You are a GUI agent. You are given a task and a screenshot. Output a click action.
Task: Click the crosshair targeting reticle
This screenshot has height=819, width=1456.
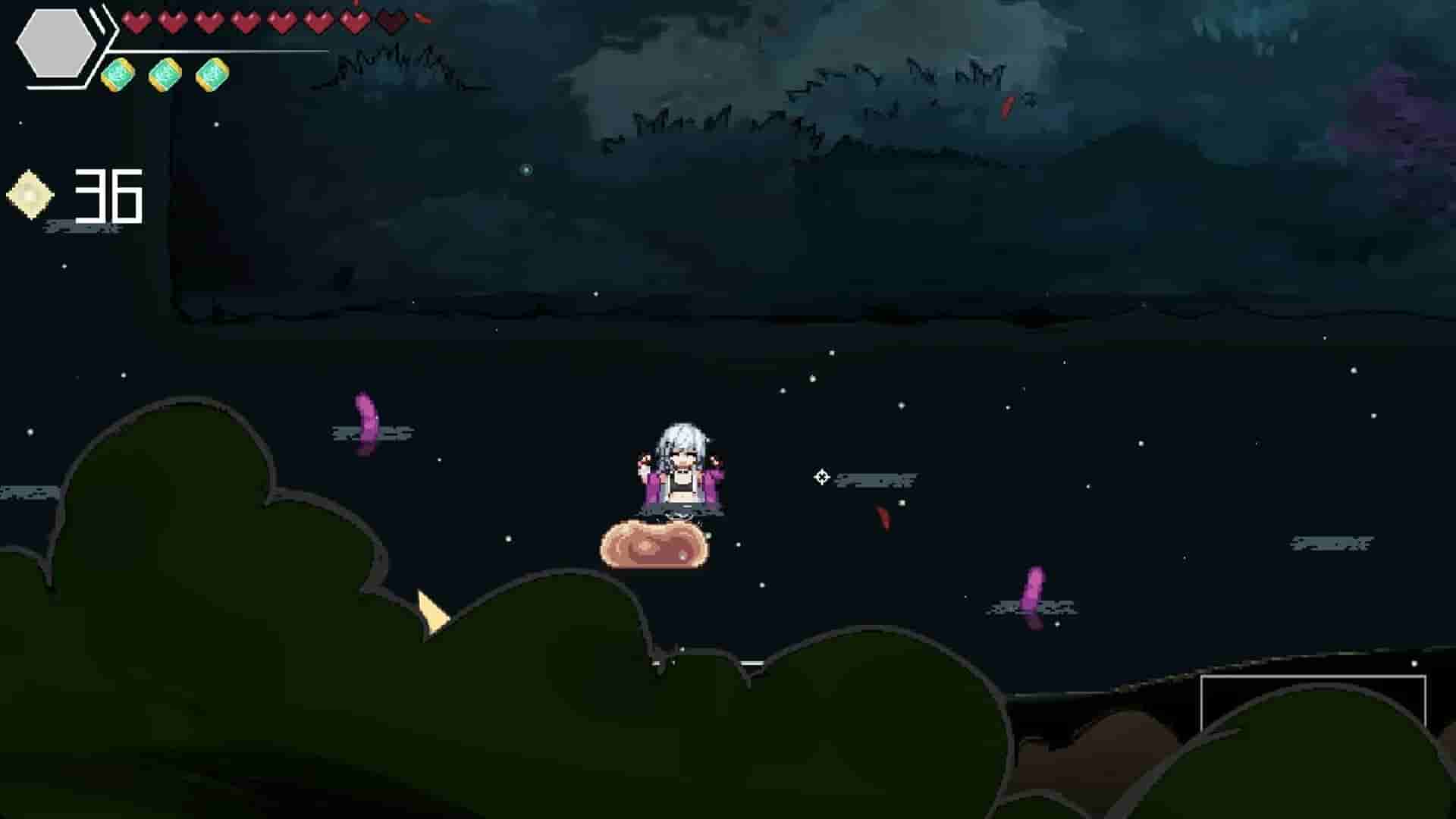[x=822, y=476]
